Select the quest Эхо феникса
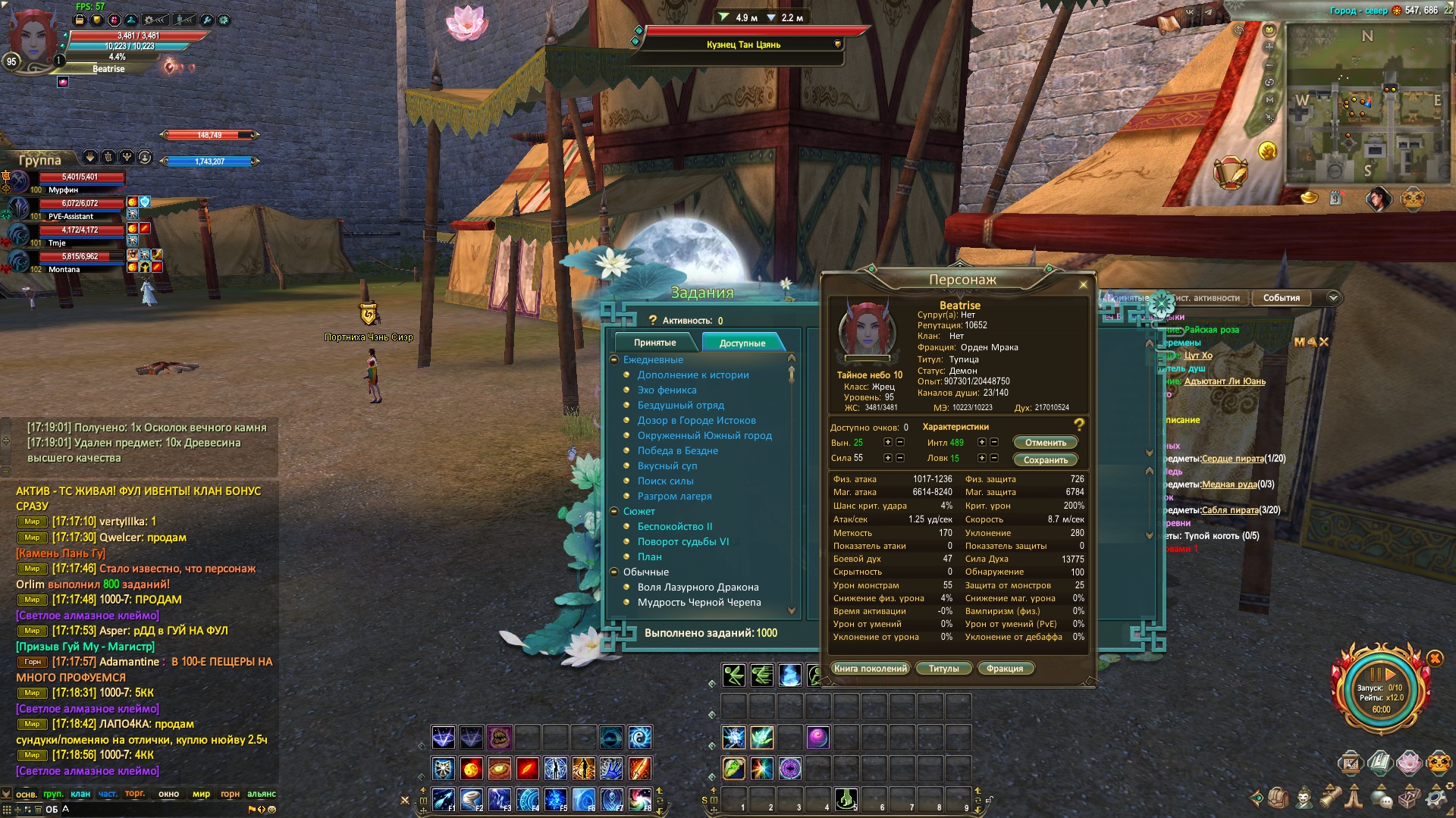Viewport: 1456px width, 818px height. coord(667,390)
